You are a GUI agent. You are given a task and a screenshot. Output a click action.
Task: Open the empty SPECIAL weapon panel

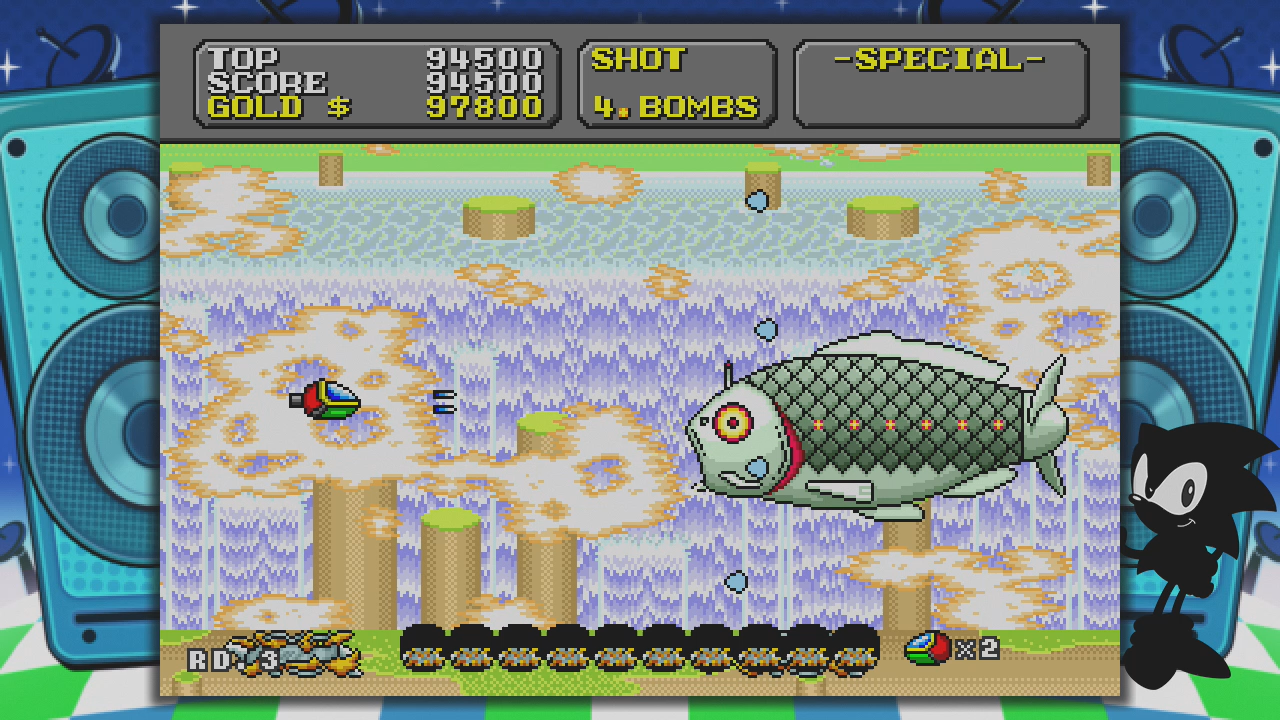(x=940, y=84)
